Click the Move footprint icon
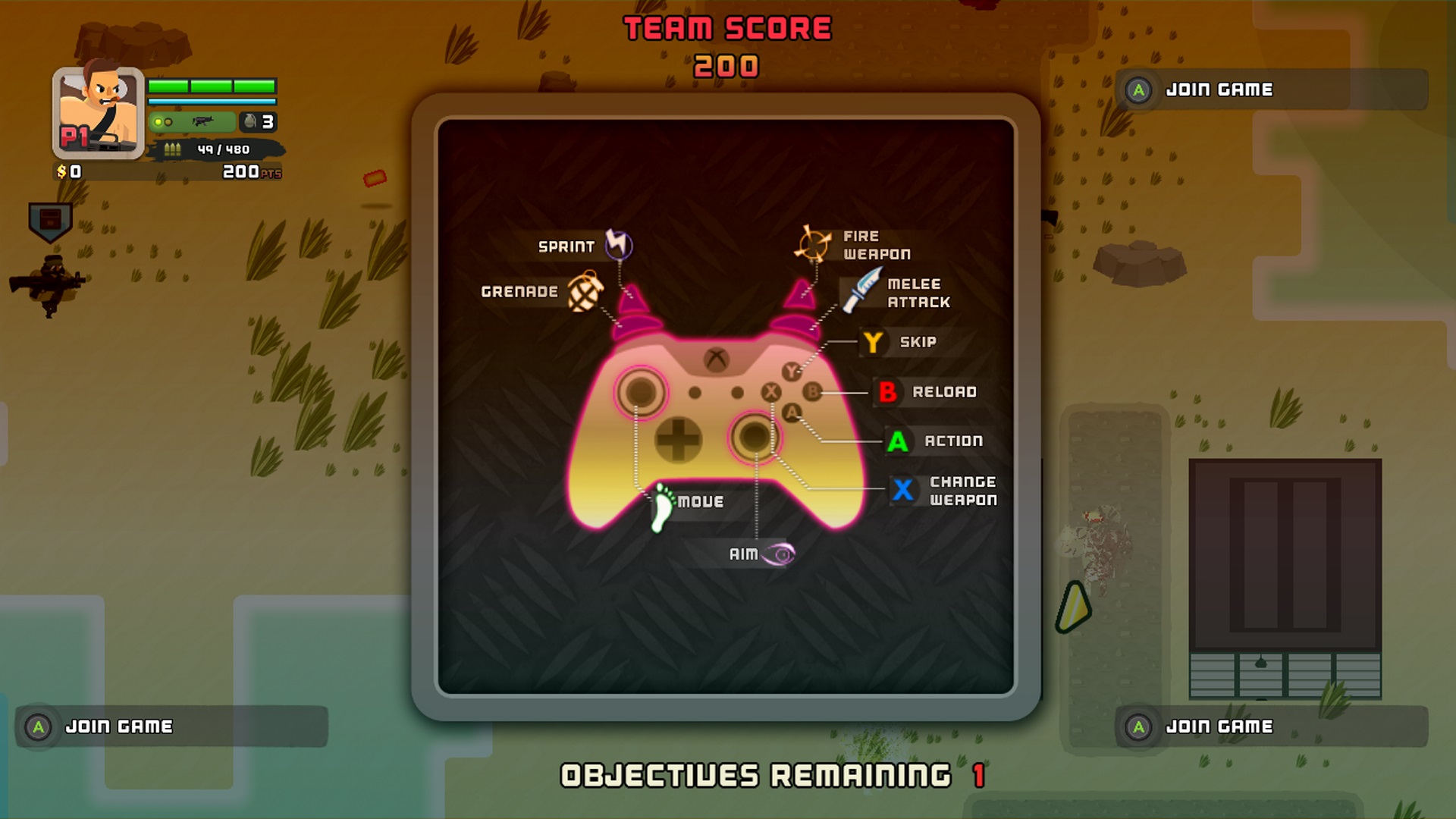The height and width of the screenshot is (819, 1456). [663, 506]
